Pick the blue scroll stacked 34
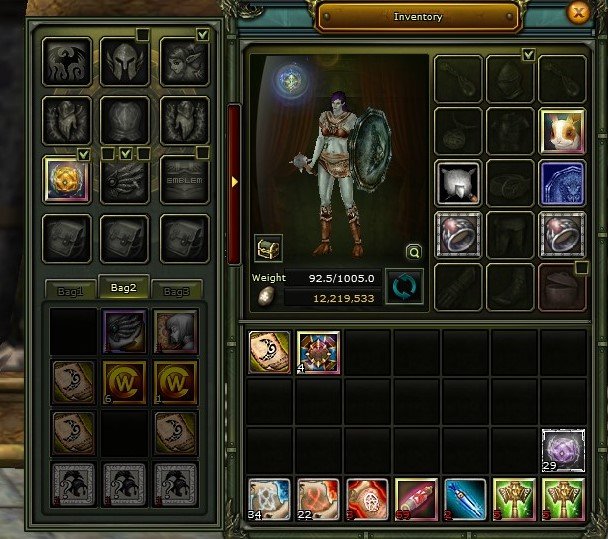608x539 pixels. click(269, 499)
